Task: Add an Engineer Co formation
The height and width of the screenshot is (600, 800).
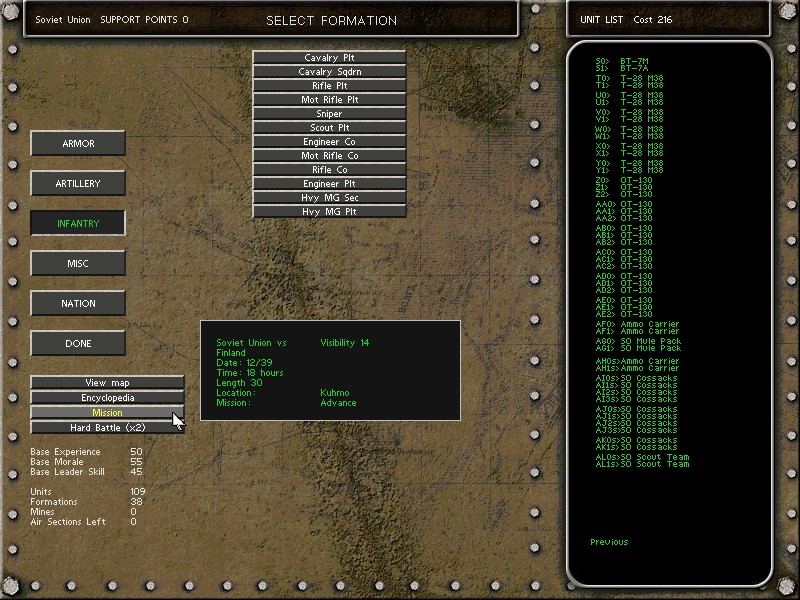Action: pos(329,142)
